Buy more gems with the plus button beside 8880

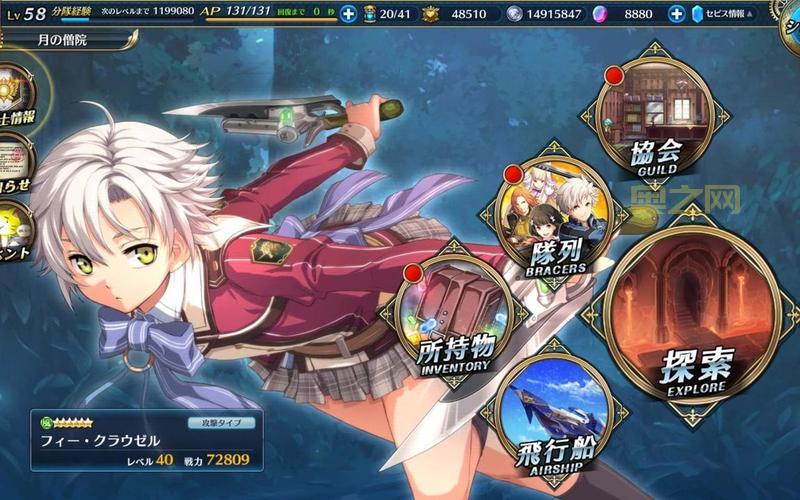(x=676, y=14)
